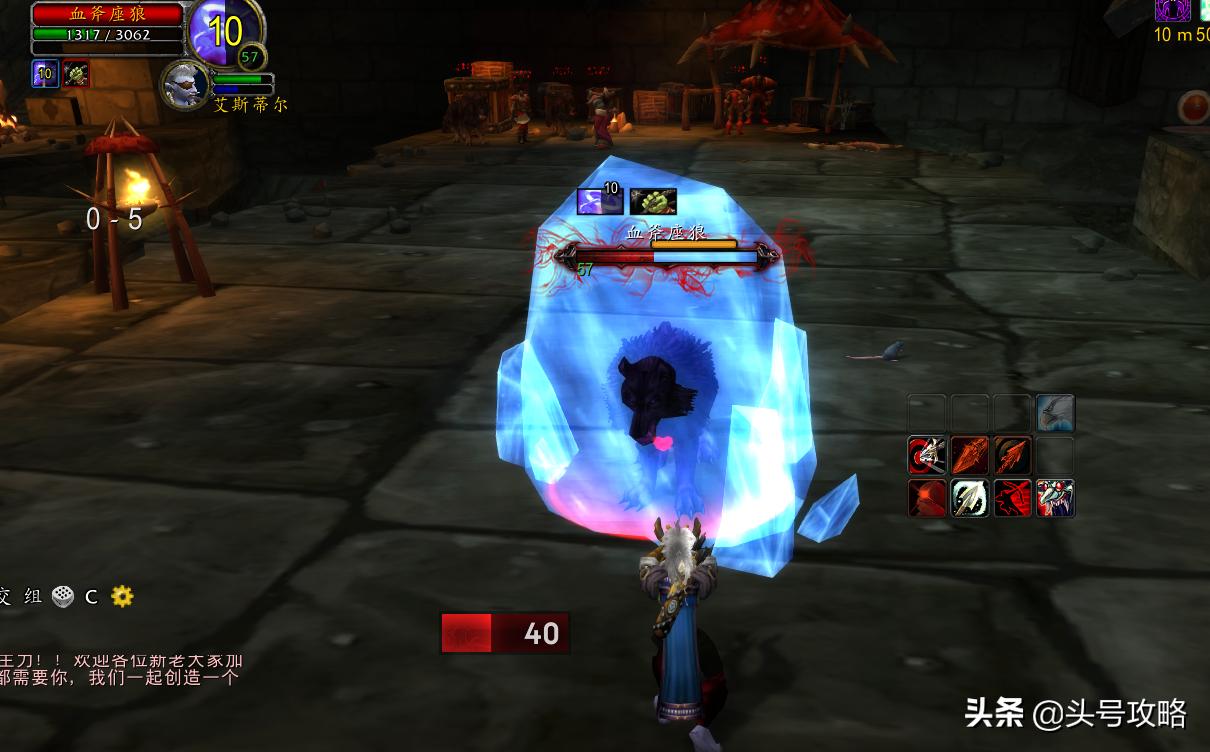1210x752 pixels.
Task: Use the blue-grey wing ability icon
Action: coord(1055,413)
